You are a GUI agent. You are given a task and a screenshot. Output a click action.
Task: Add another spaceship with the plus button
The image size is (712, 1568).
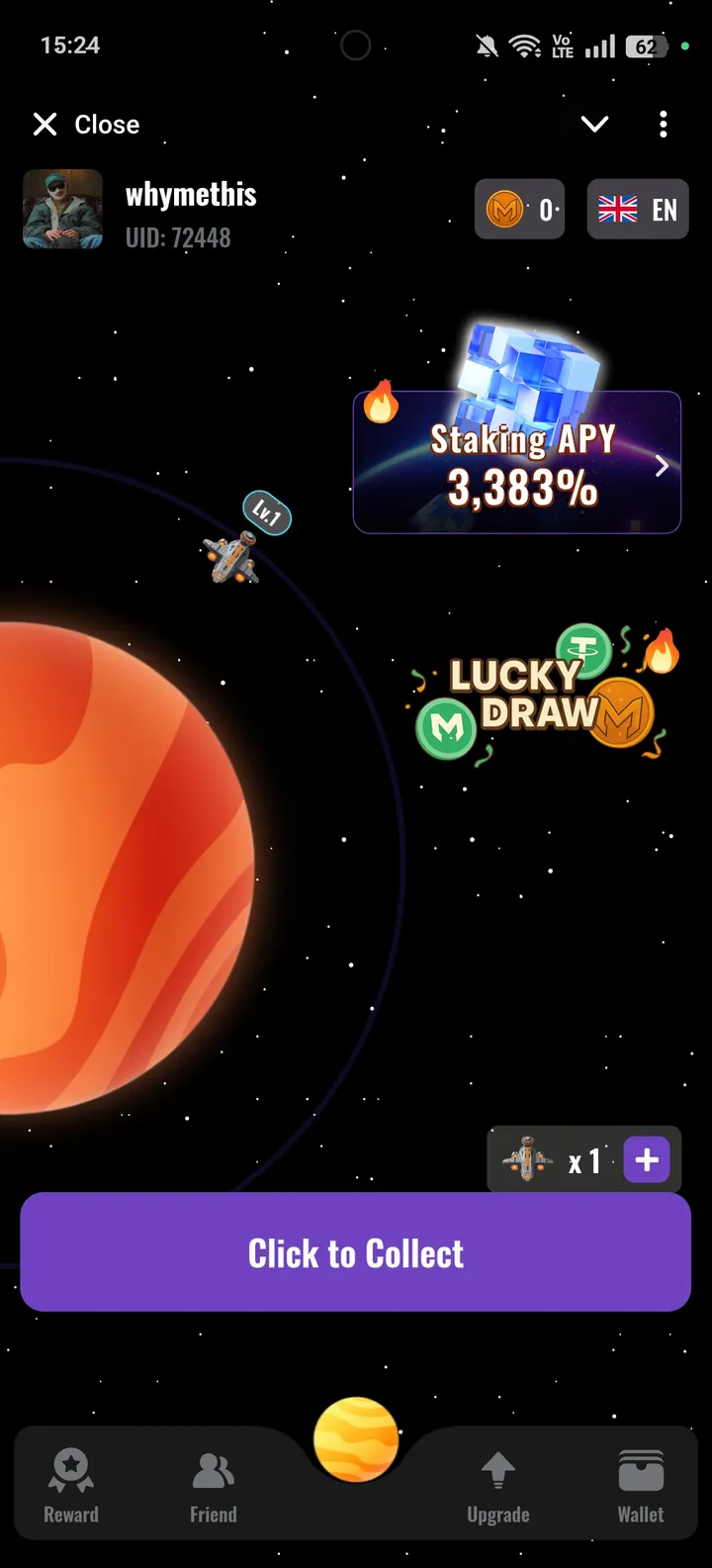[x=647, y=1159]
